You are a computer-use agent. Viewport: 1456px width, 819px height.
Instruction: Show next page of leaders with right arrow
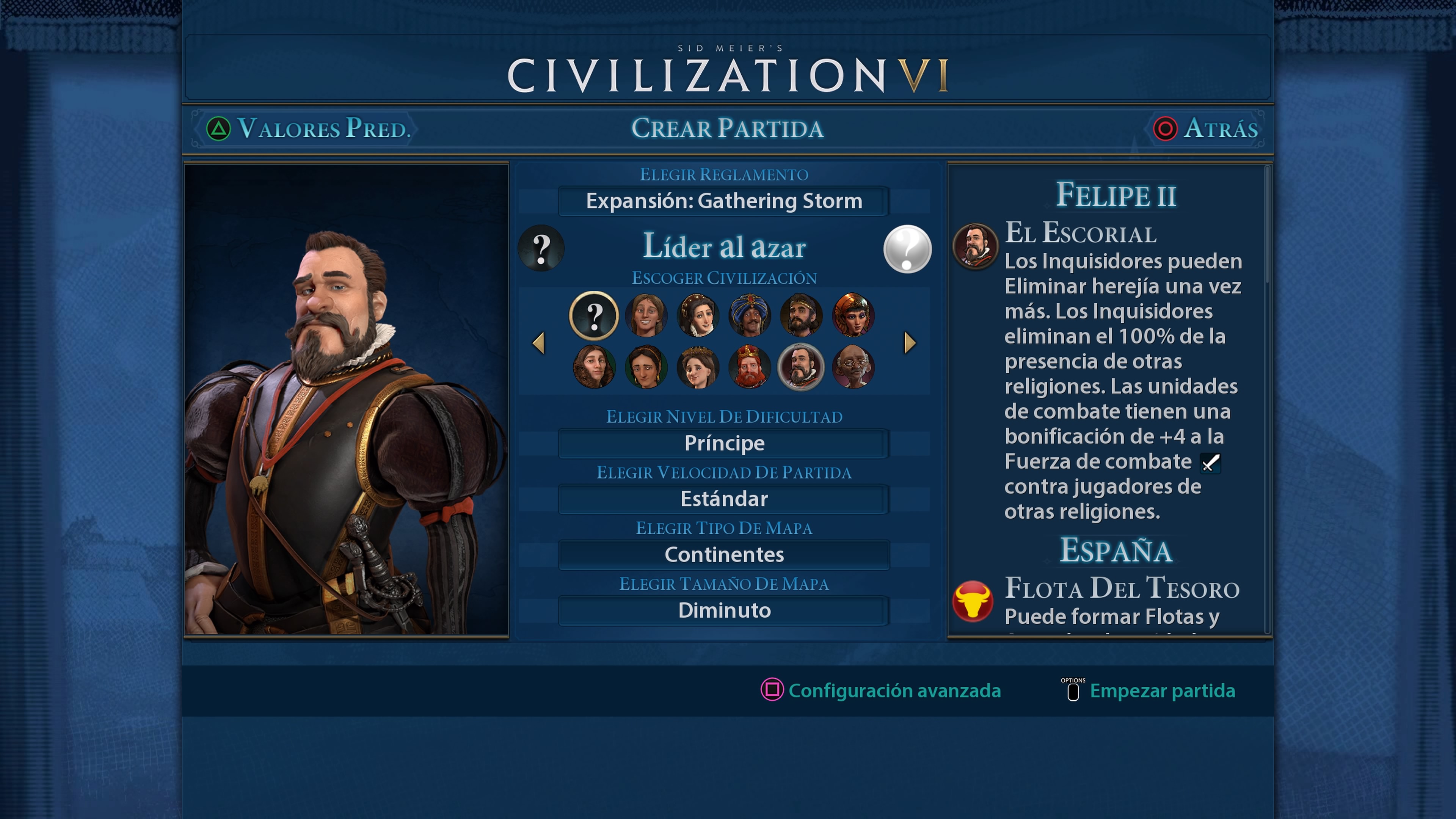click(x=910, y=342)
